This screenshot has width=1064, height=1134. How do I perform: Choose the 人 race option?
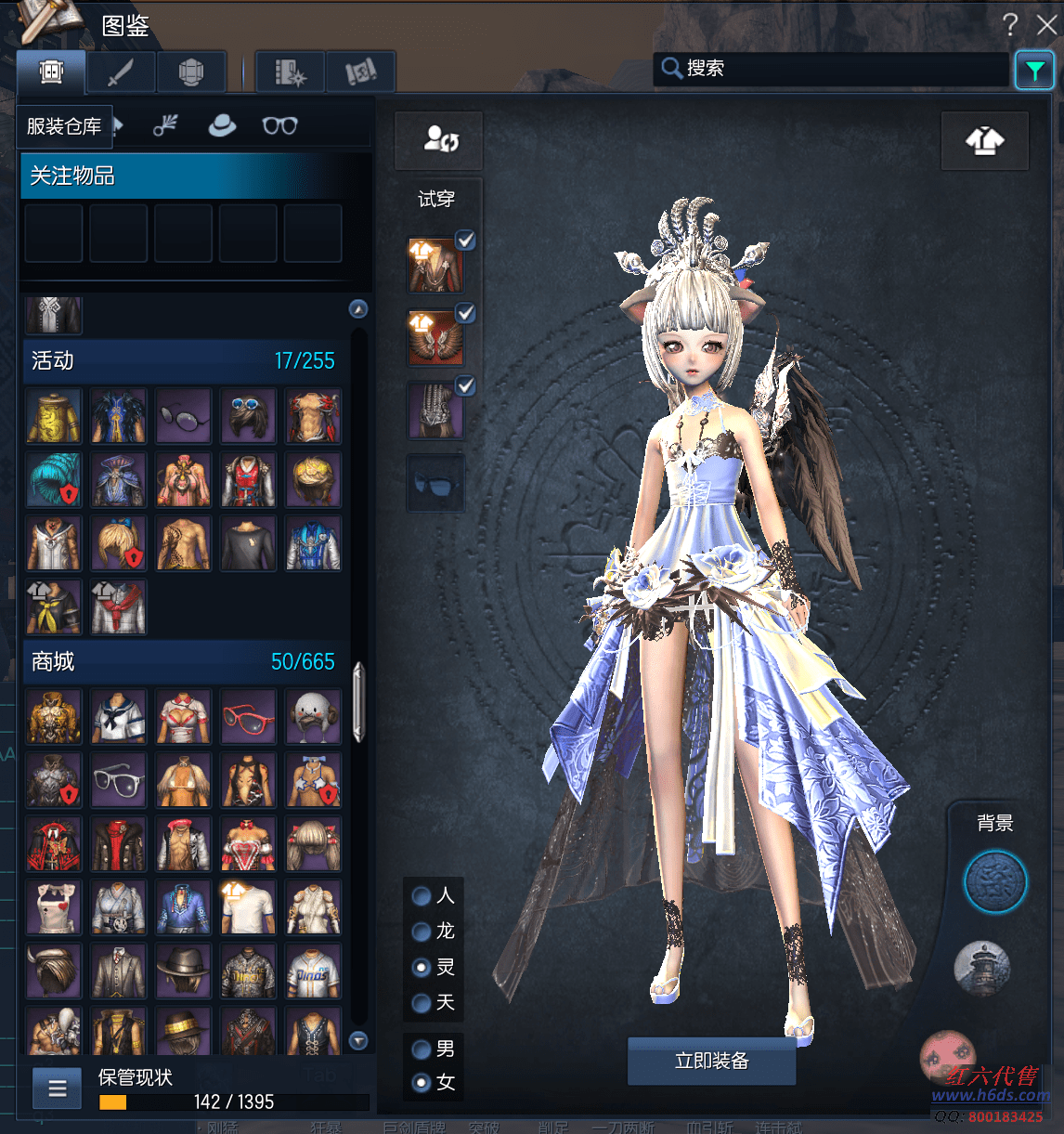coord(422,896)
